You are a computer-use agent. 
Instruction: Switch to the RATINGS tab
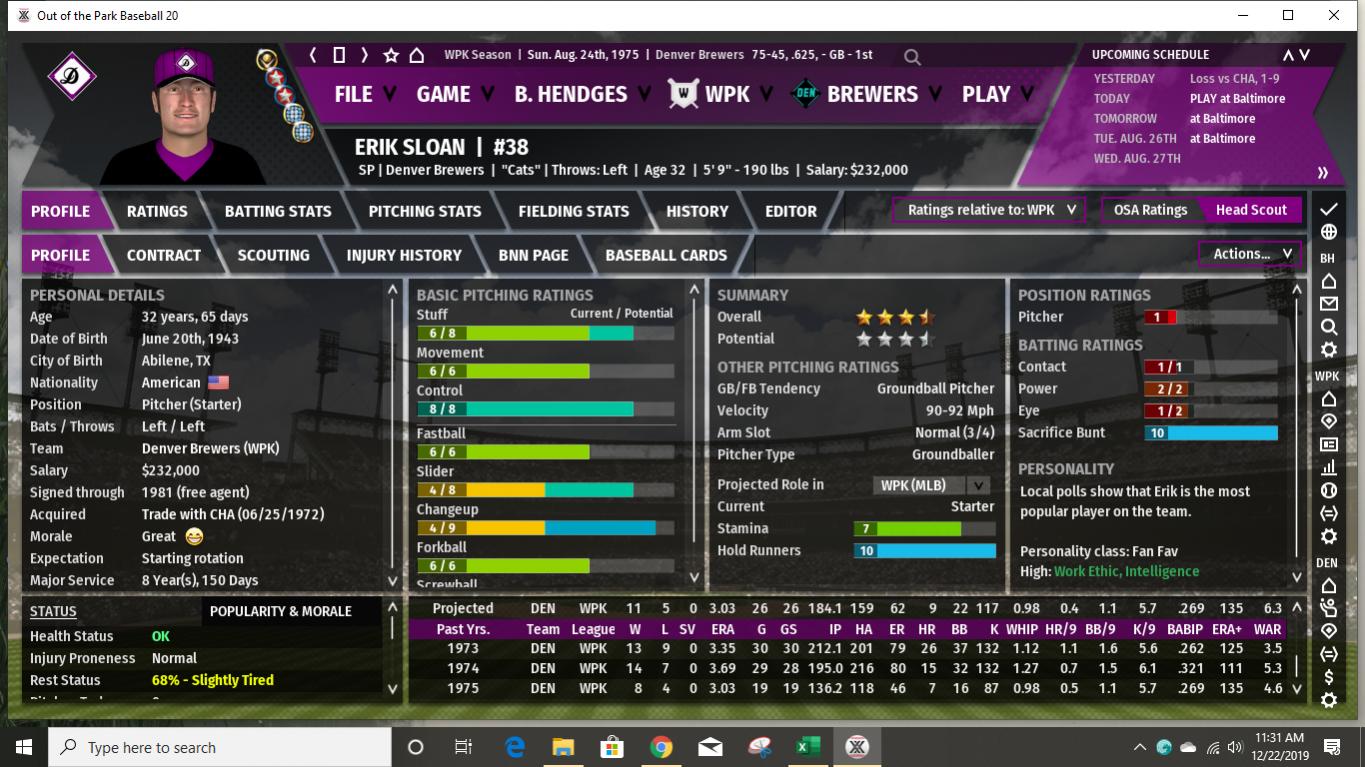pos(158,211)
